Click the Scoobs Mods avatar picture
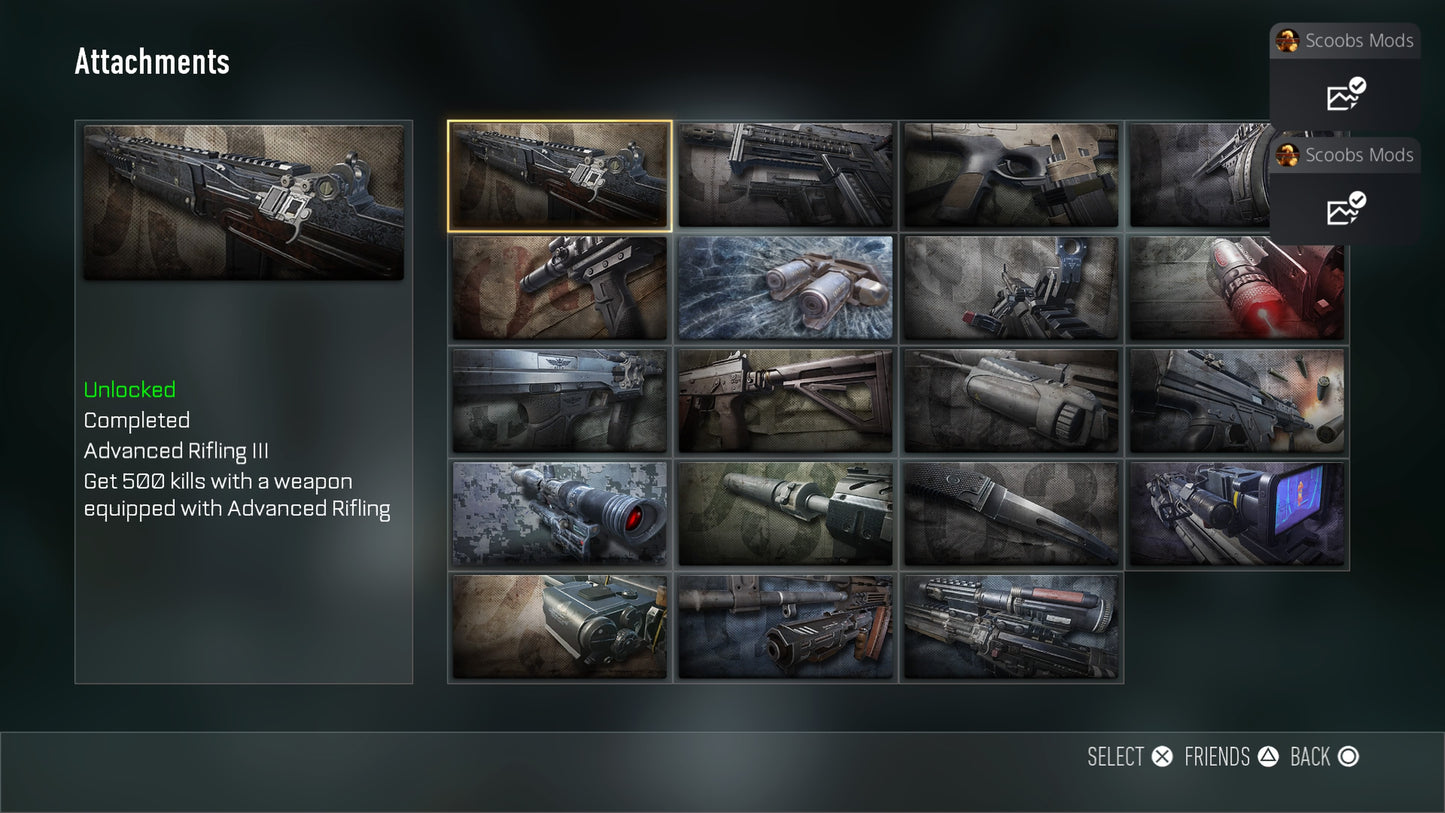Image resolution: width=1445 pixels, height=813 pixels. tap(1289, 41)
